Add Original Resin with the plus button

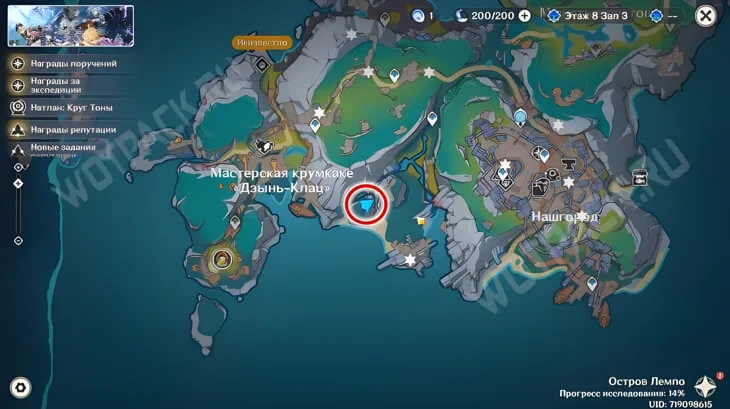pos(524,16)
